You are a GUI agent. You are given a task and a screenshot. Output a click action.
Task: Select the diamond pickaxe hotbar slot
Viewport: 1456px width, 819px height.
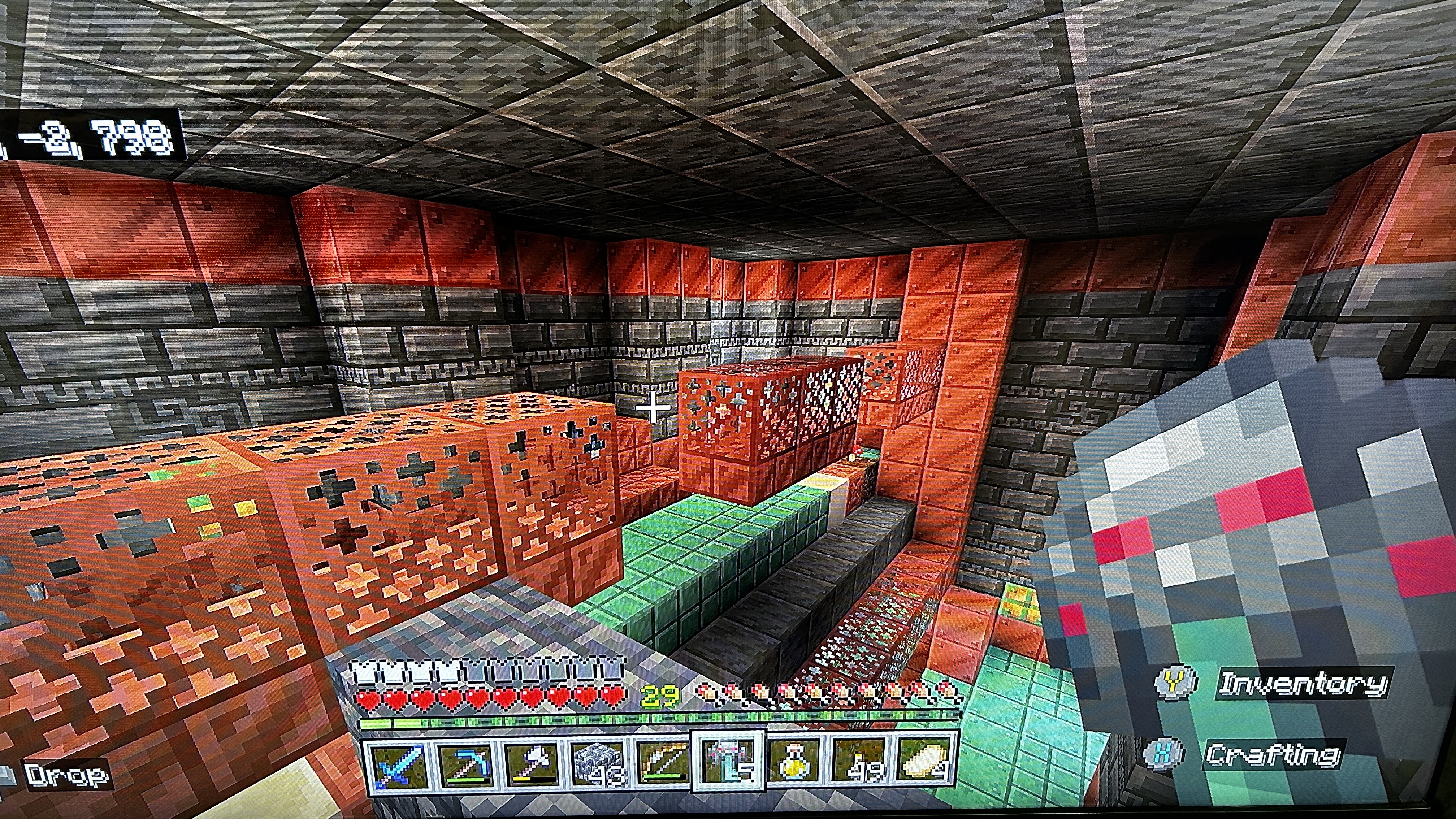[465, 764]
